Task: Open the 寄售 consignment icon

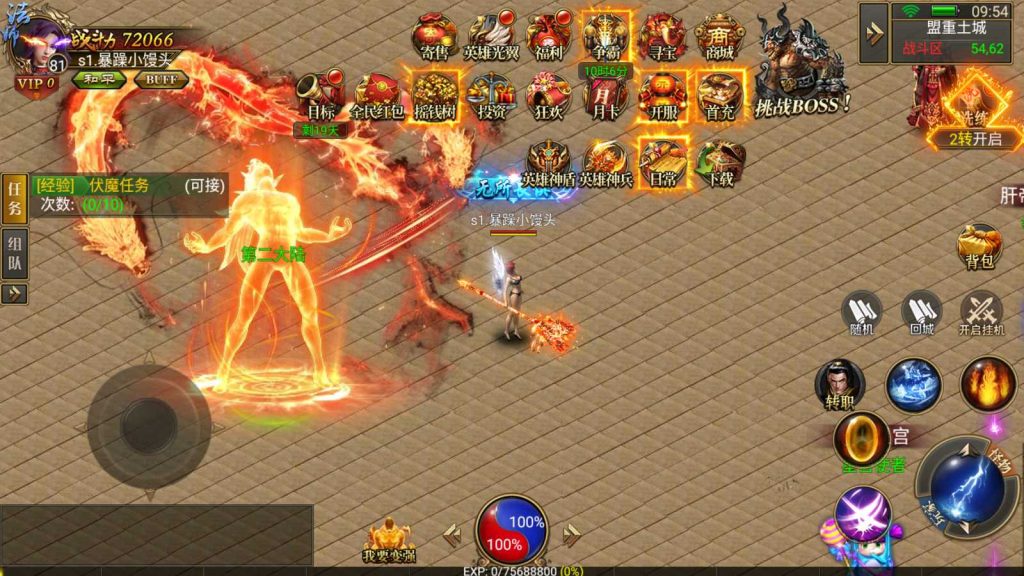Action: (x=435, y=37)
